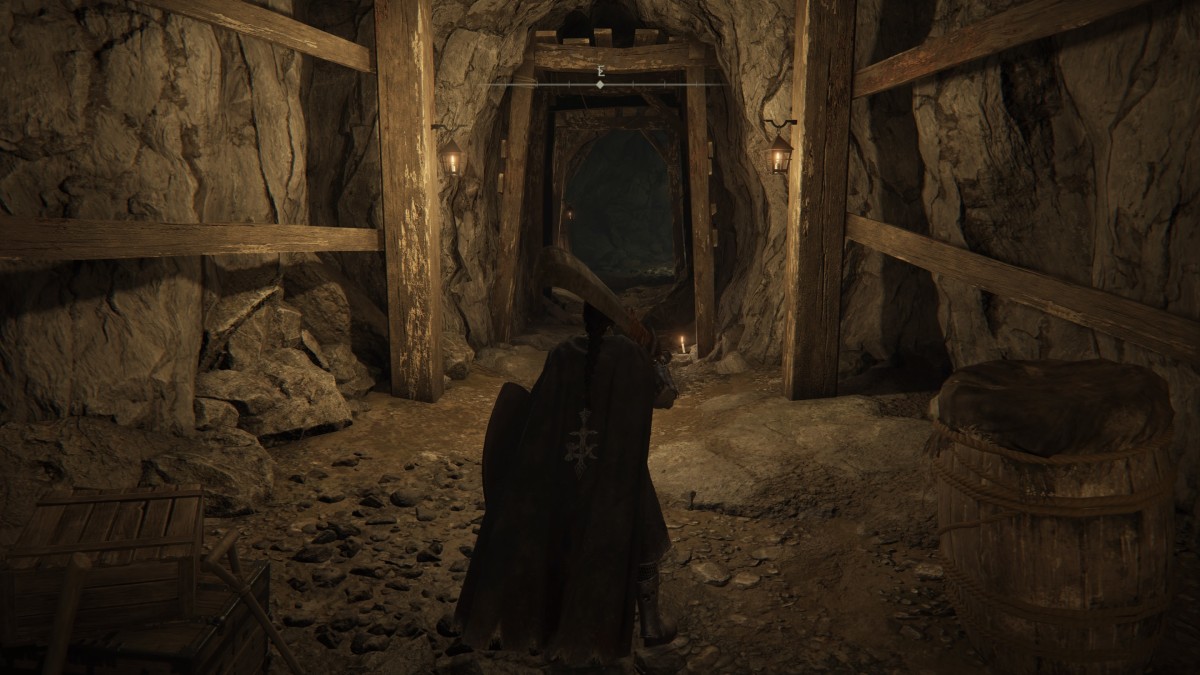Click the compass bar's East marker
The width and height of the screenshot is (1200, 675).
tap(600, 72)
